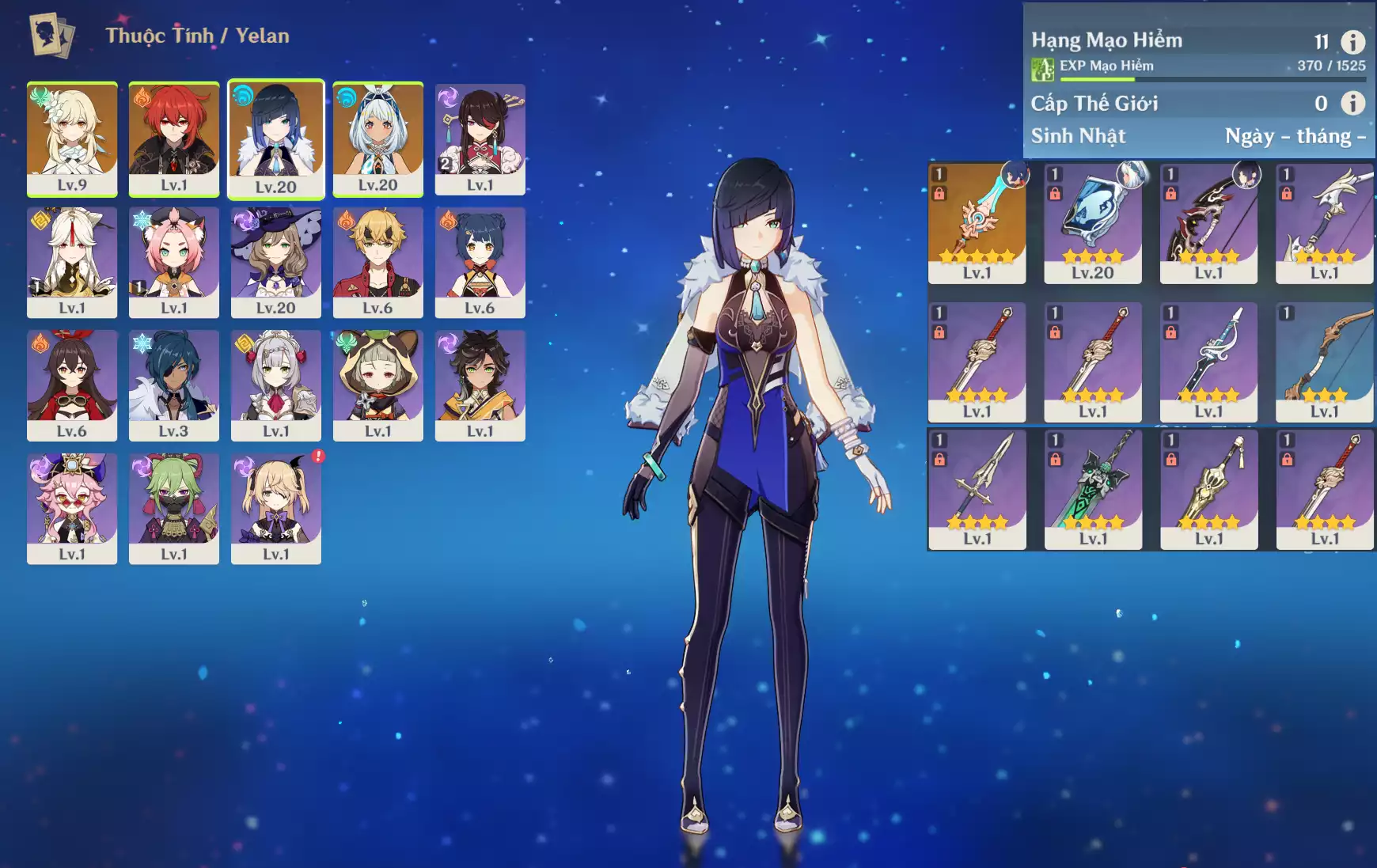The height and width of the screenshot is (868, 1377).
Task: Pick Beidou's eyepatch portrait
Action: point(480,138)
